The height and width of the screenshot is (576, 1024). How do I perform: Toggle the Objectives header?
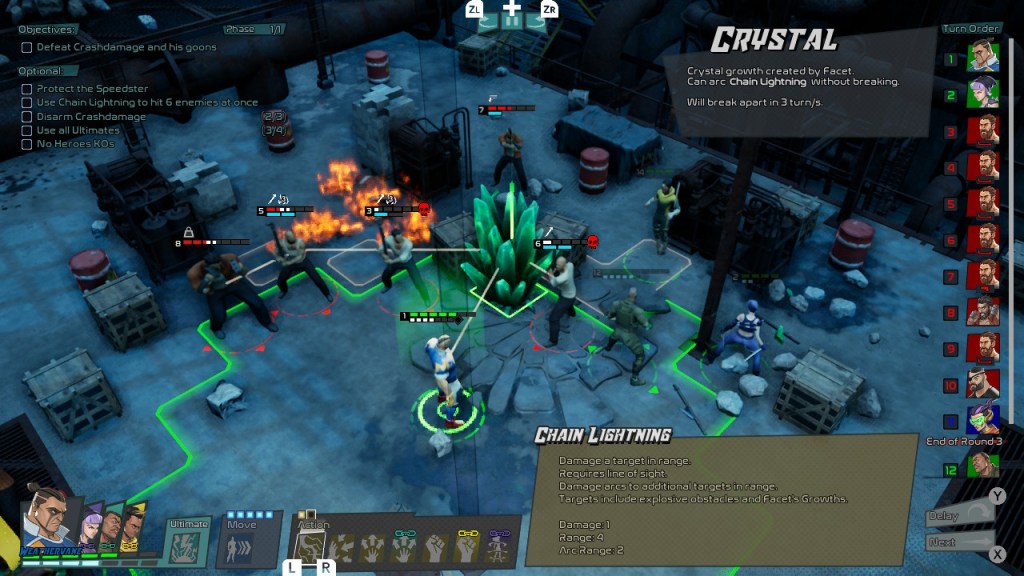(x=46, y=30)
